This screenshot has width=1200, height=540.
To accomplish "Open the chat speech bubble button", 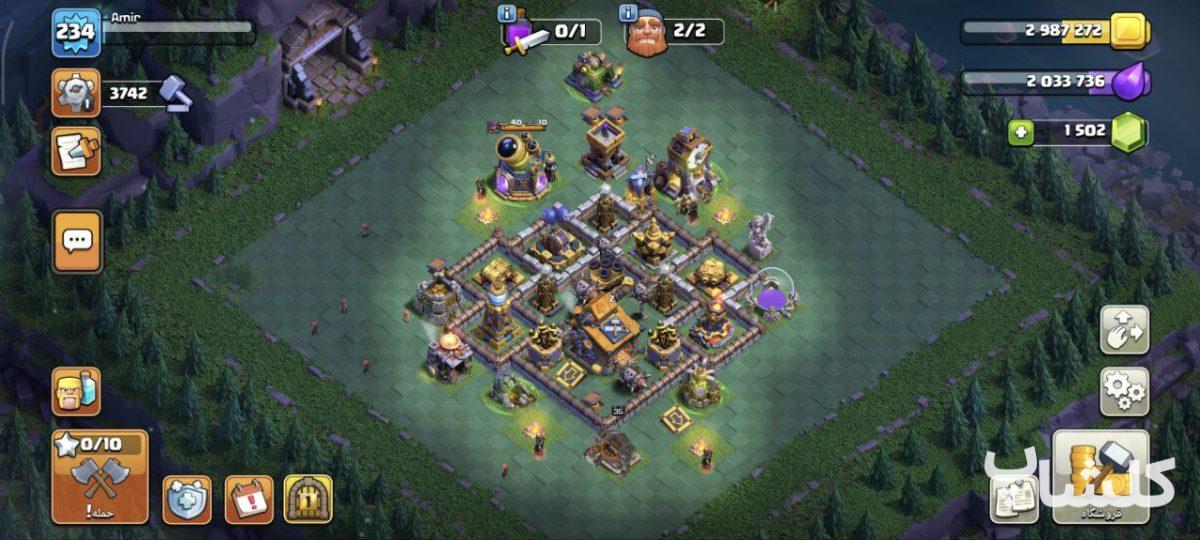I will point(77,241).
